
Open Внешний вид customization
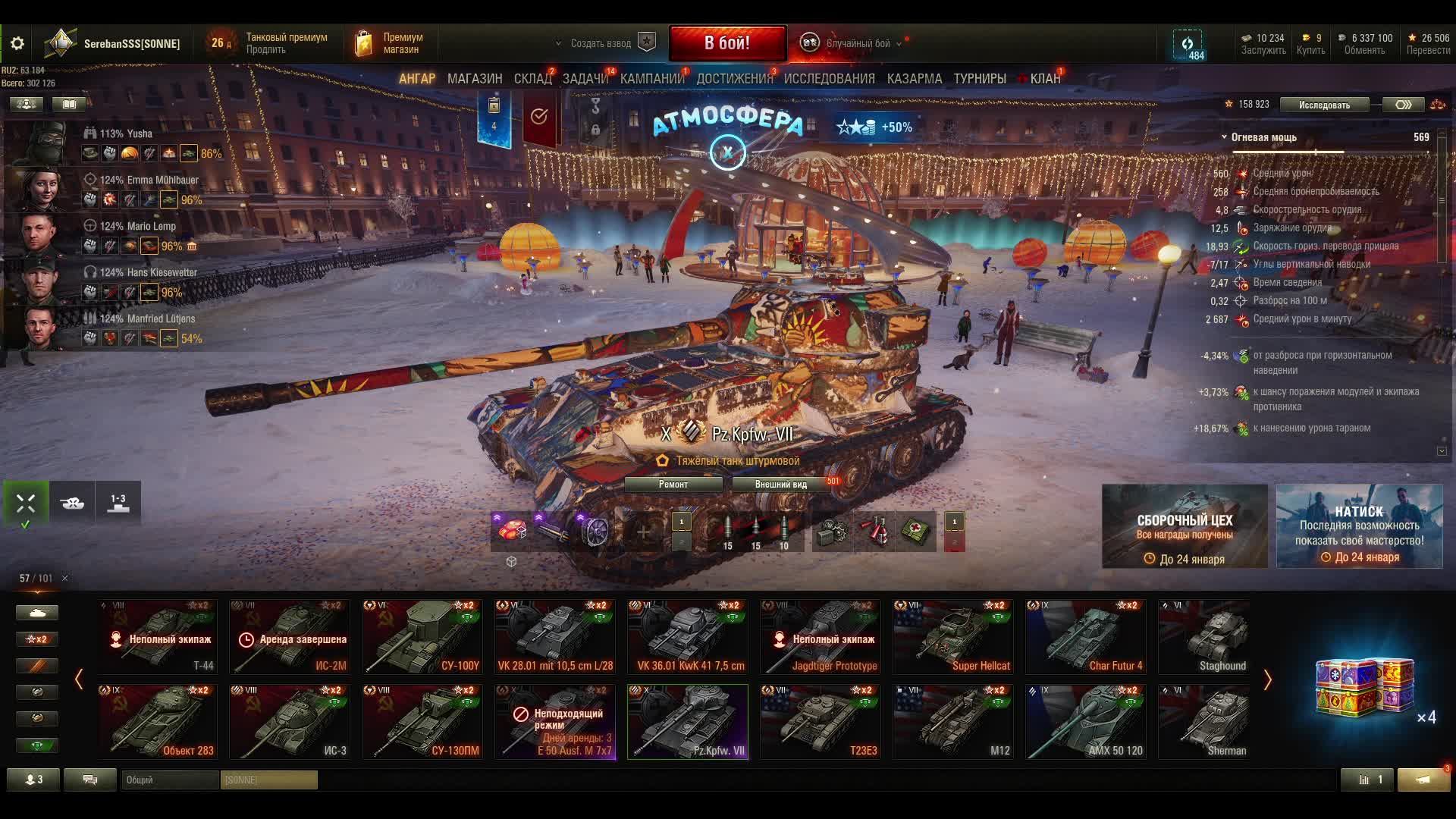[x=780, y=485]
